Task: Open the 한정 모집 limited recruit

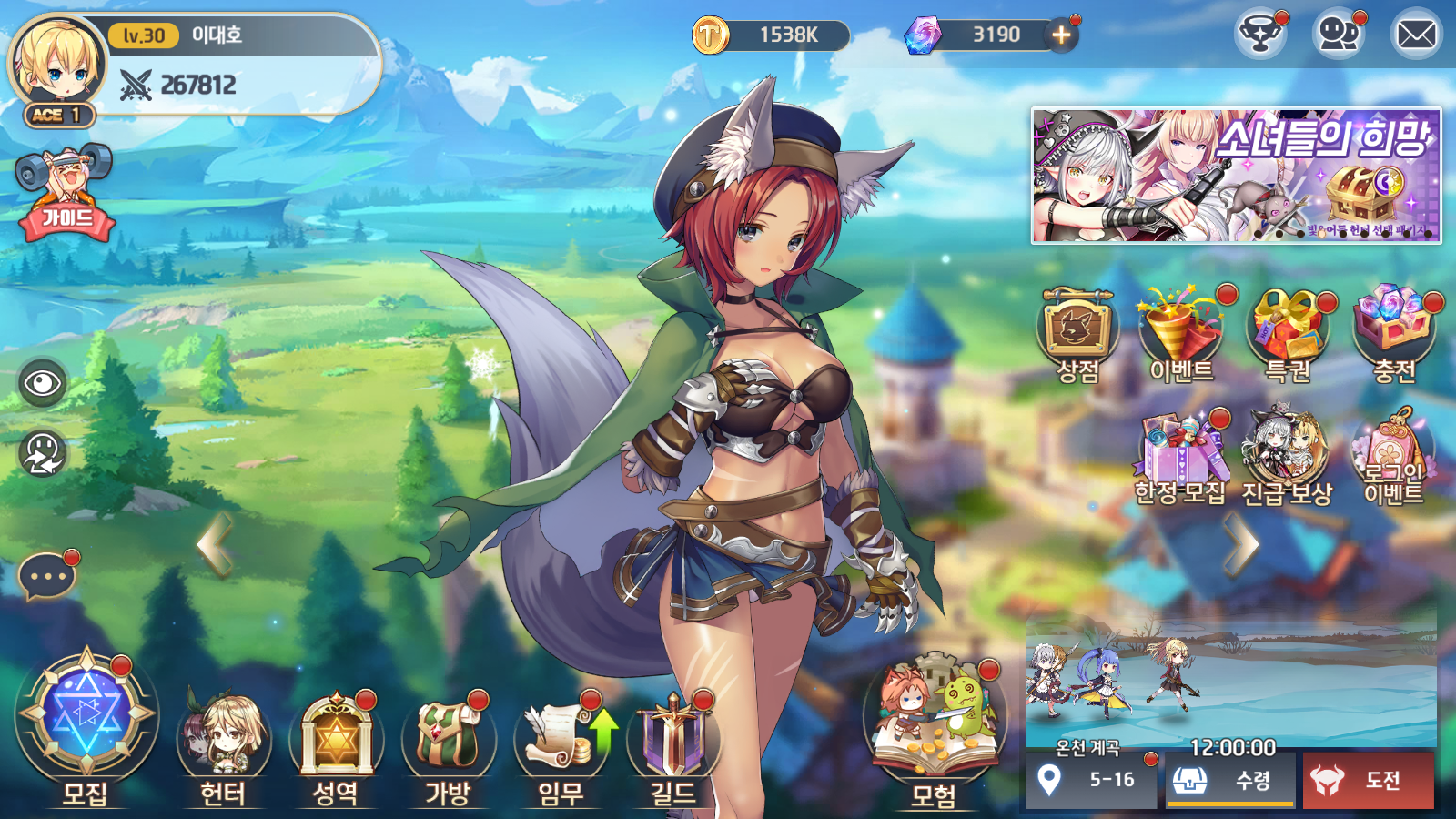Action: 1180,455
